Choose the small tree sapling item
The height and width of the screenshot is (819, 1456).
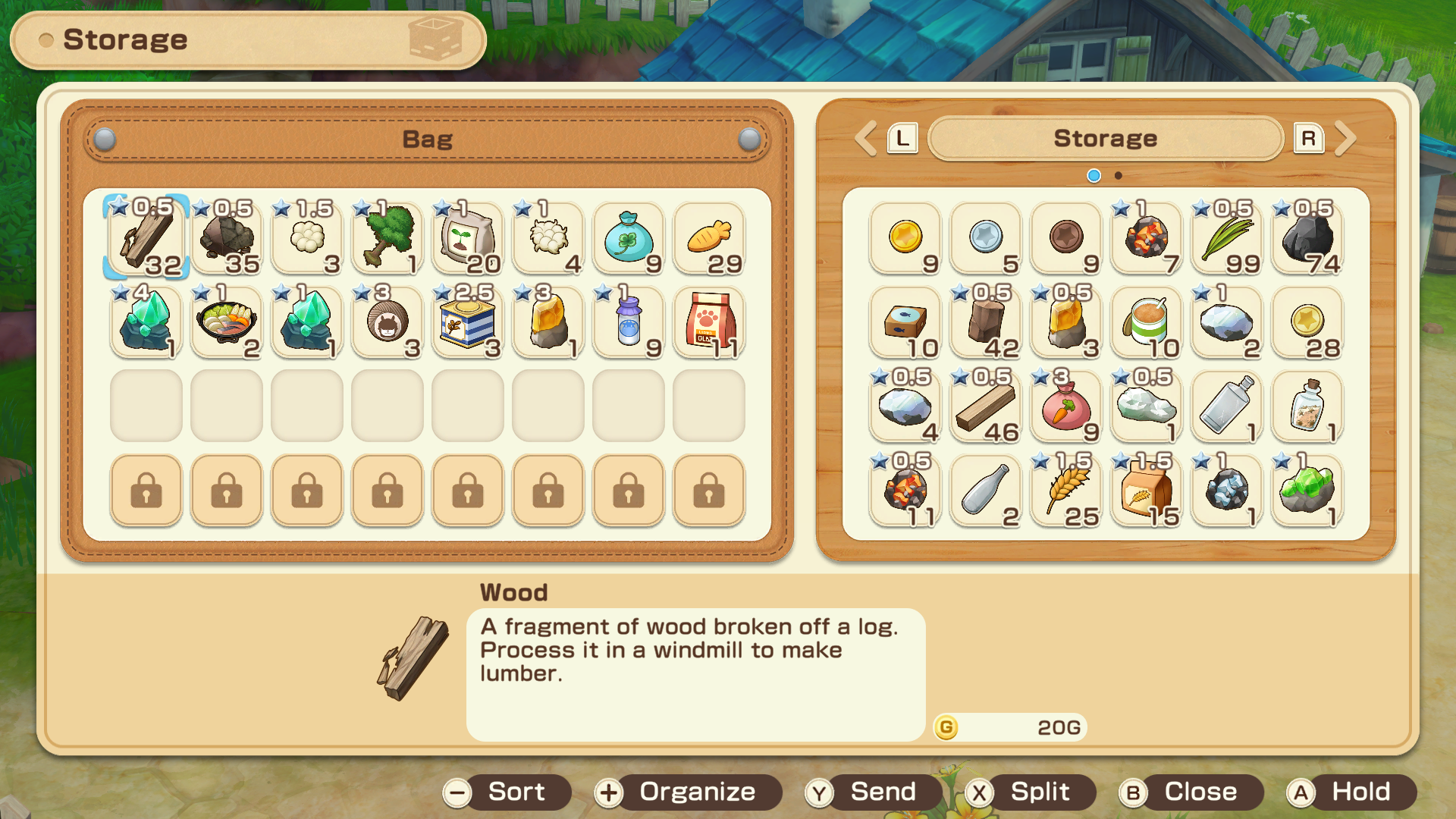[388, 237]
